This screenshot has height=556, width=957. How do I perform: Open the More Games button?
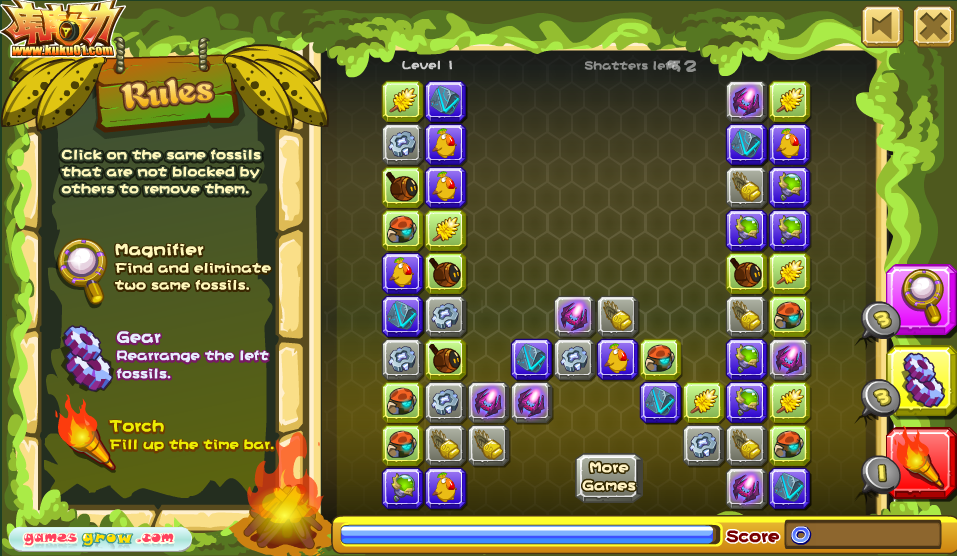pyautogui.click(x=608, y=477)
